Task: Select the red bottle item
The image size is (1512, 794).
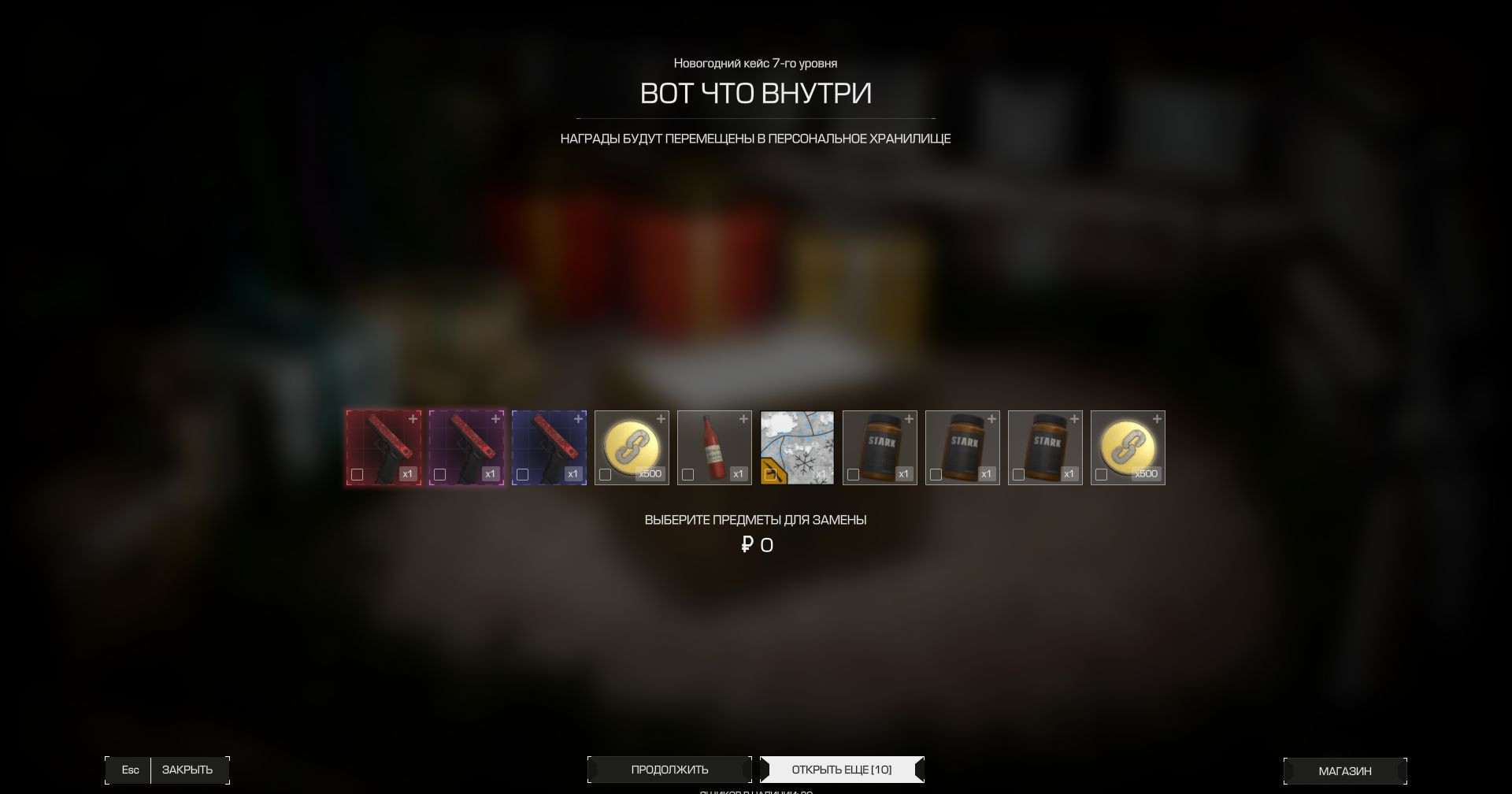Action: (x=714, y=447)
